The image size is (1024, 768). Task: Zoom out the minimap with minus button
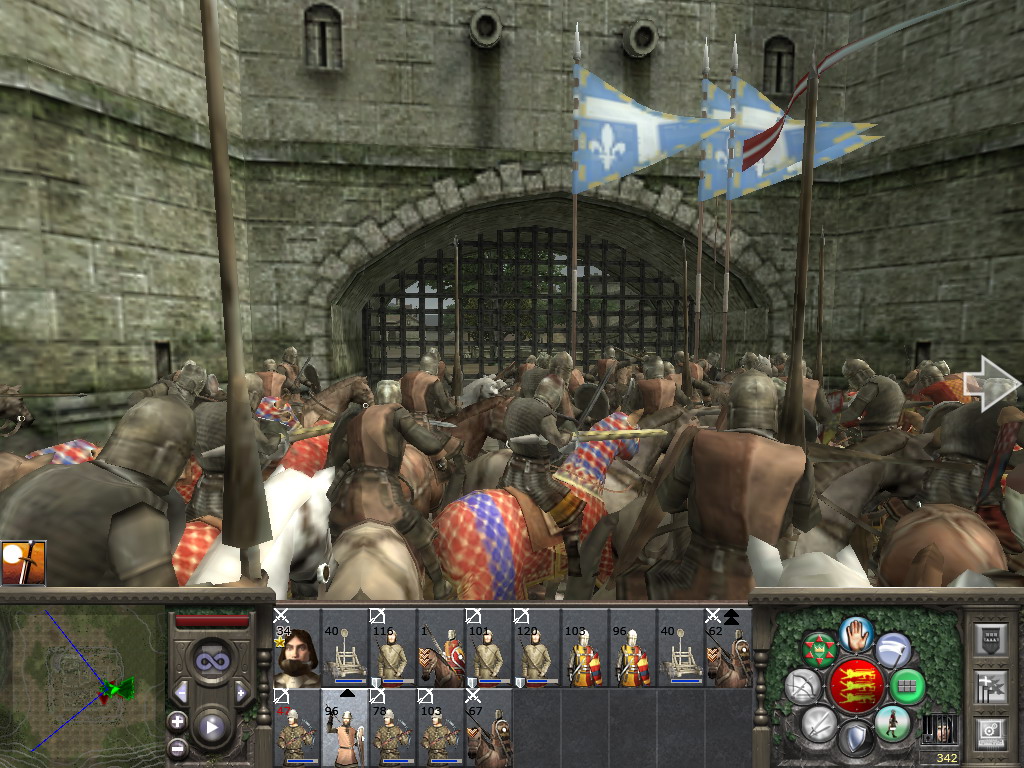point(178,746)
